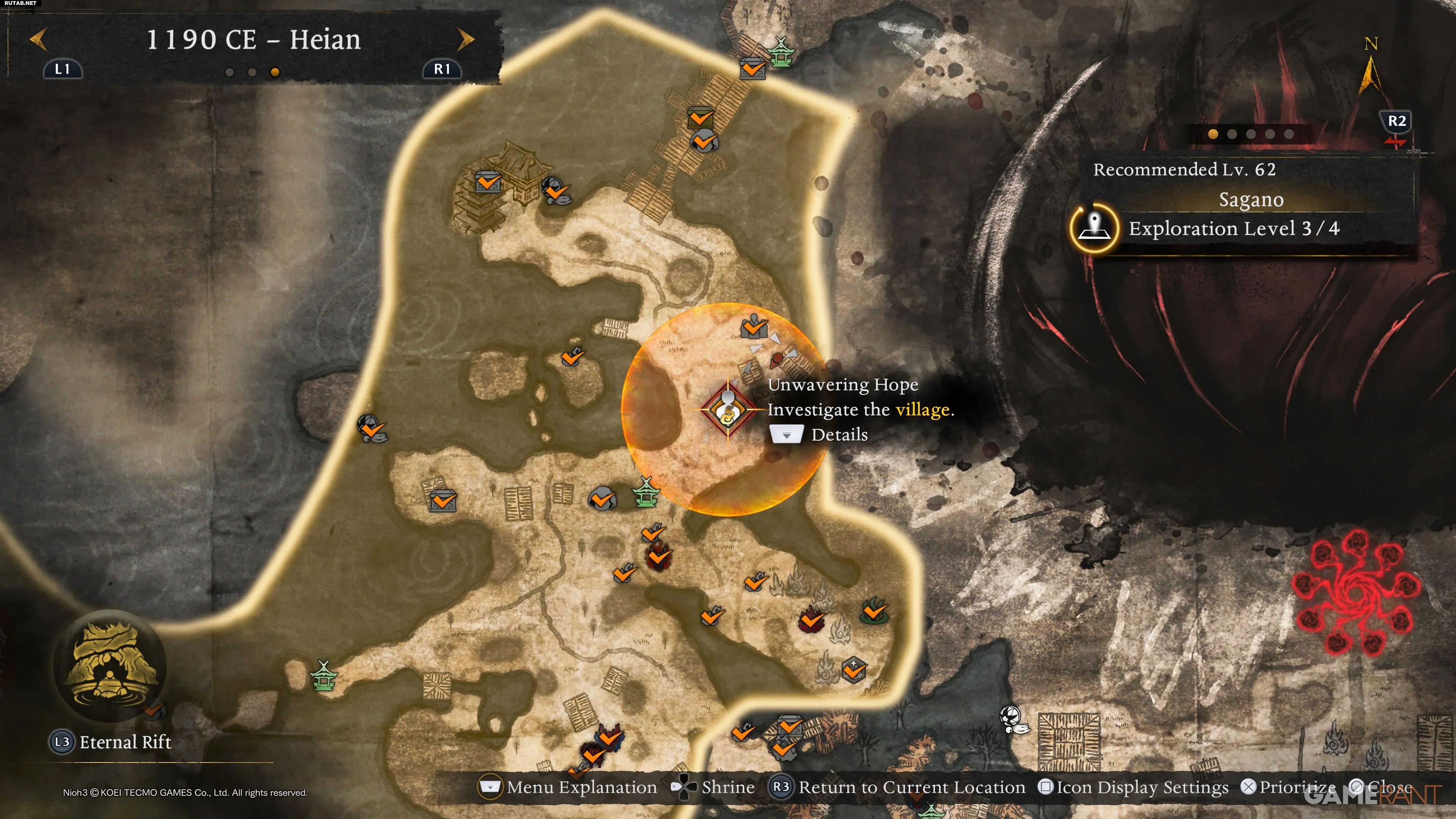Jump to a Shrine from the bottom bar
1456x819 pixels.
(713, 787)
